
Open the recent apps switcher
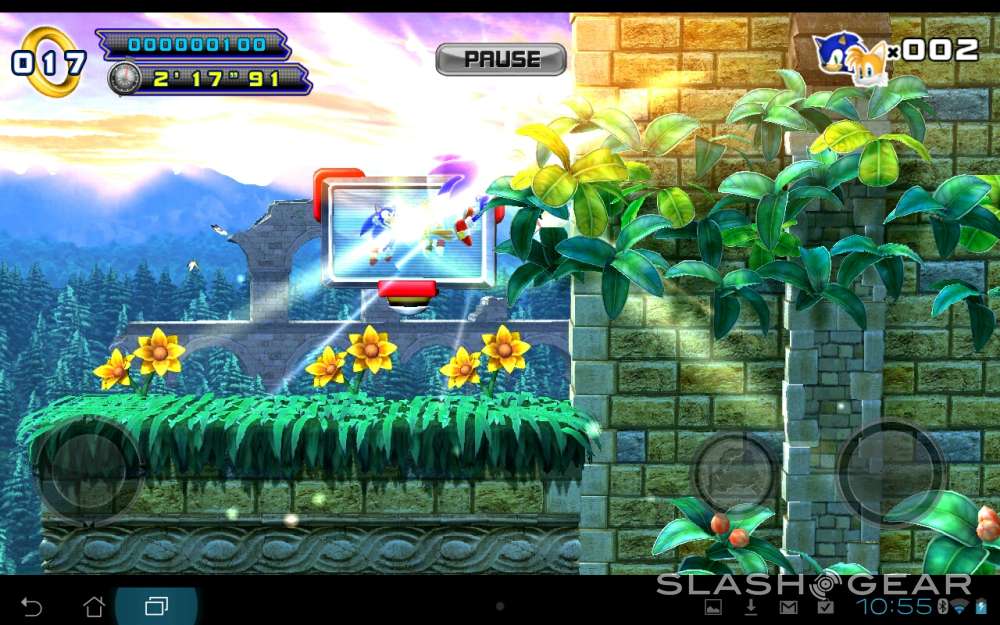tap(157, 606)
